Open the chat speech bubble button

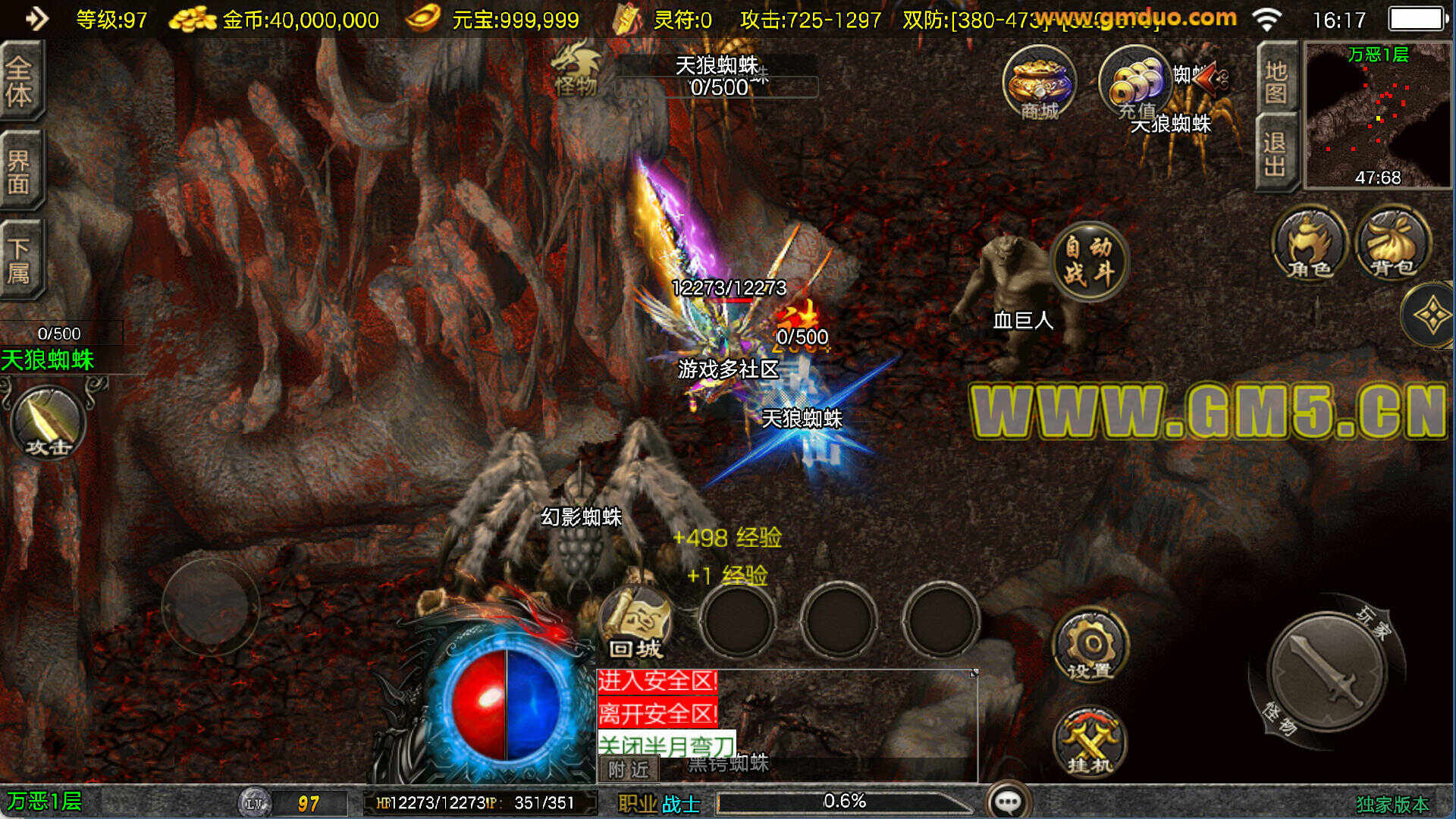point(1008,801)
